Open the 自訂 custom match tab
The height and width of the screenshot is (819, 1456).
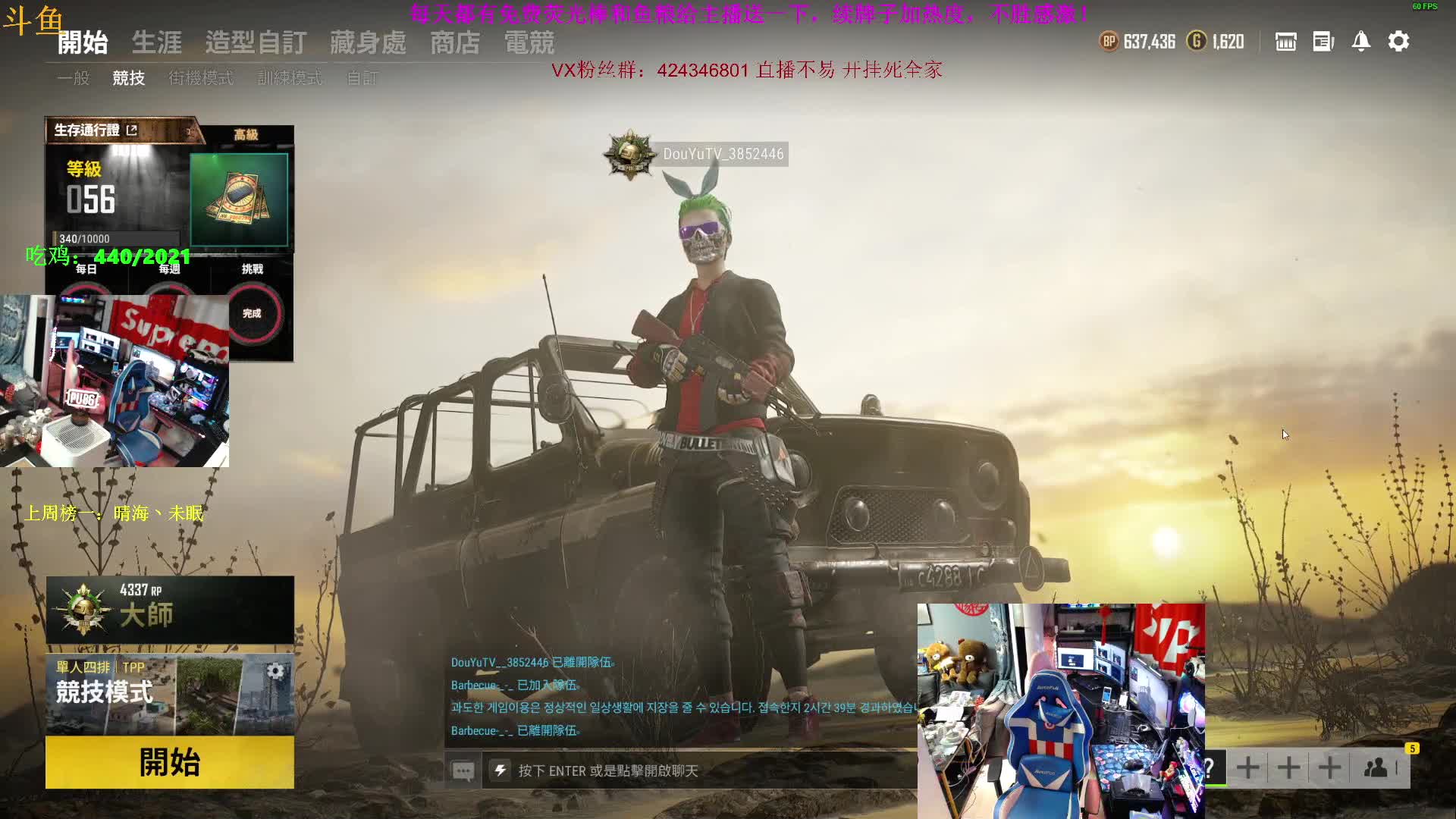[x=362, y=78]
